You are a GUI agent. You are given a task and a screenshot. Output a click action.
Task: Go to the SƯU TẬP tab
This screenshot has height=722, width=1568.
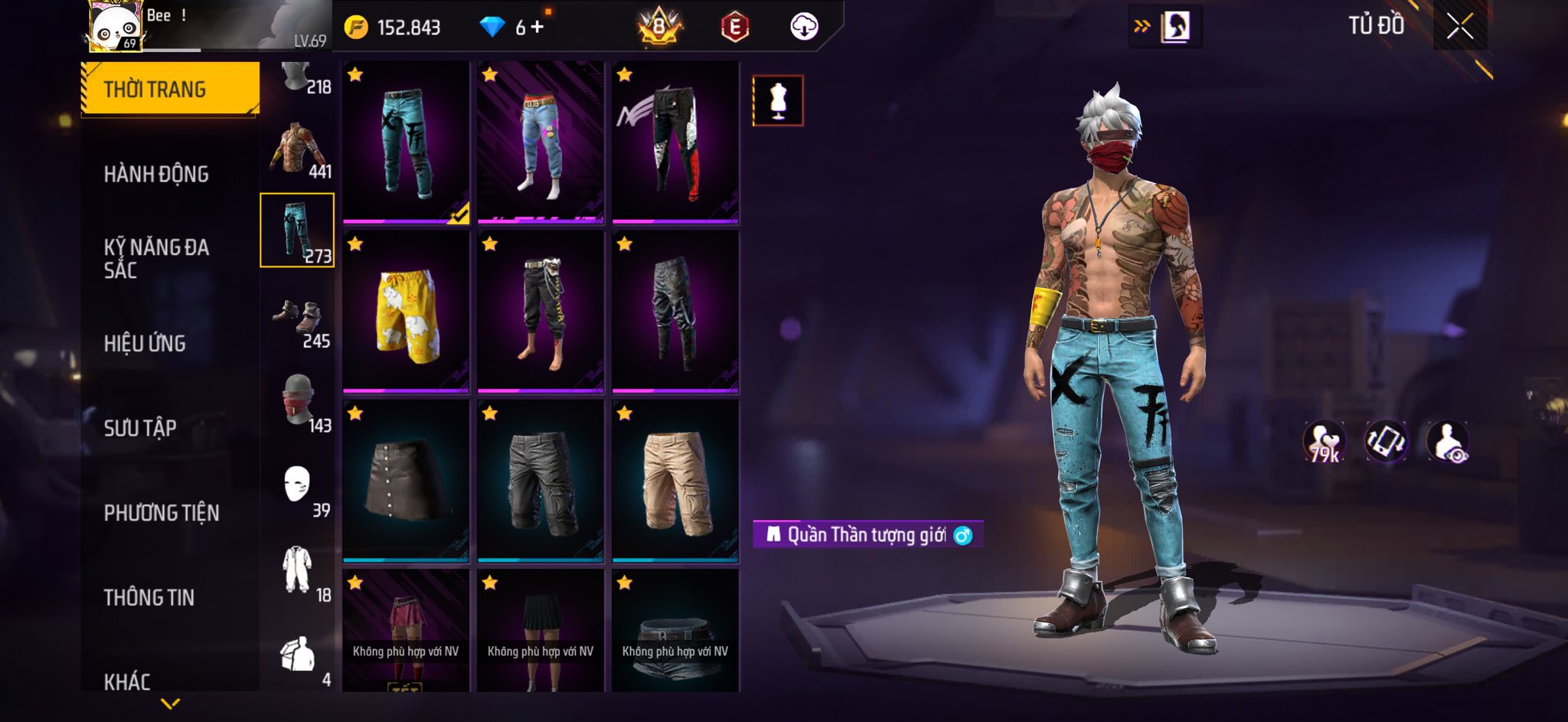(x=140, y=427)
